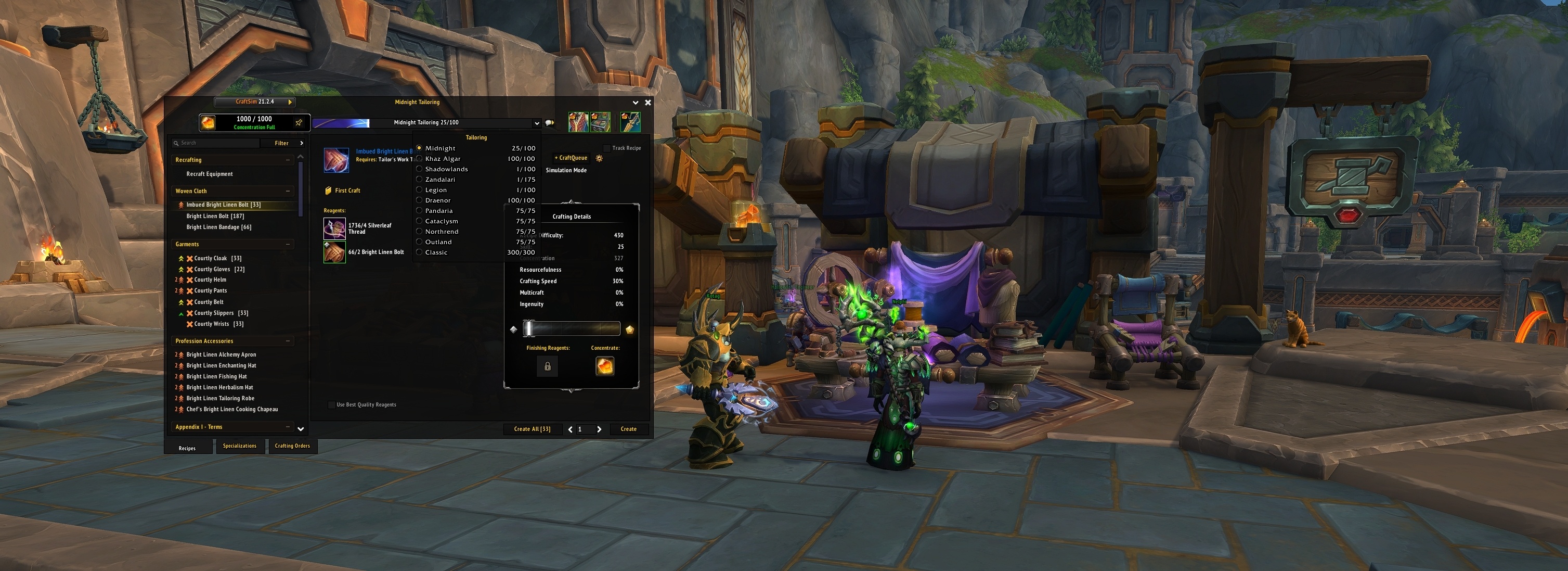Toggle the Concentrate crafting button
The height and width of the screenshot is (571, 1568).
click(604, 366)
